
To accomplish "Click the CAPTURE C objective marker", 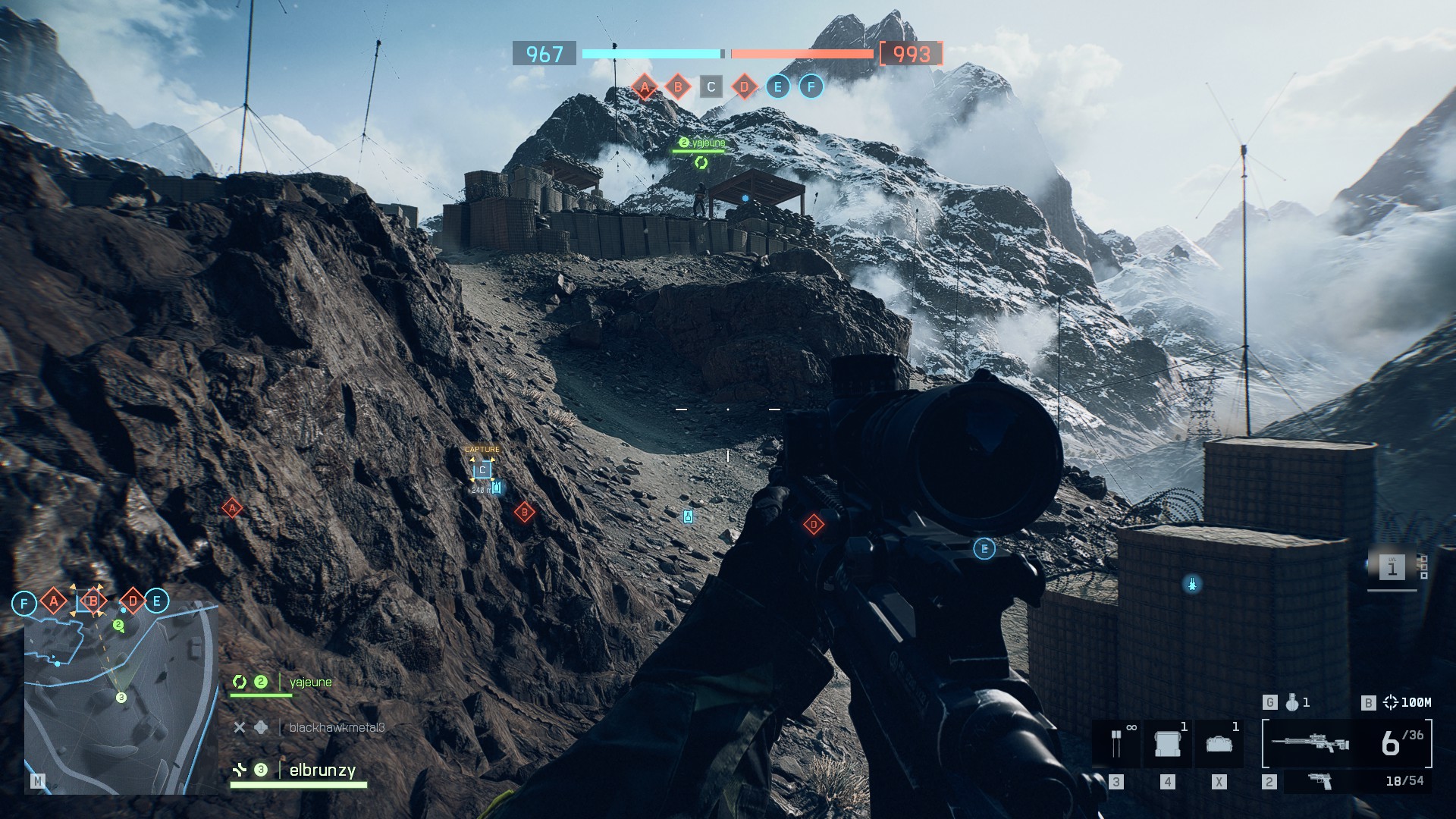I will (482, 470).
